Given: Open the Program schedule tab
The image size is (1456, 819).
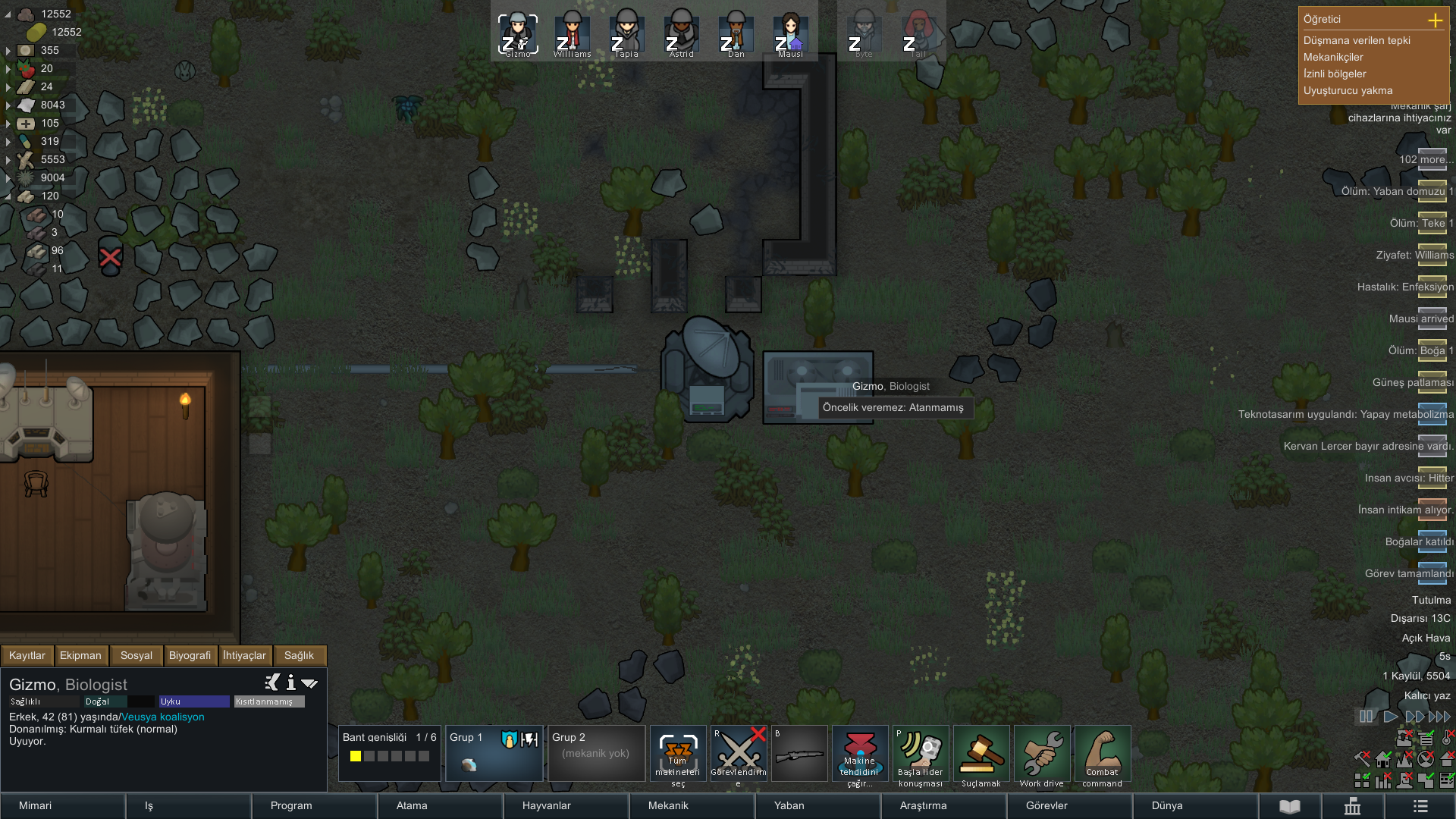Looking at the screenshot, I should (x=312, y=805).
